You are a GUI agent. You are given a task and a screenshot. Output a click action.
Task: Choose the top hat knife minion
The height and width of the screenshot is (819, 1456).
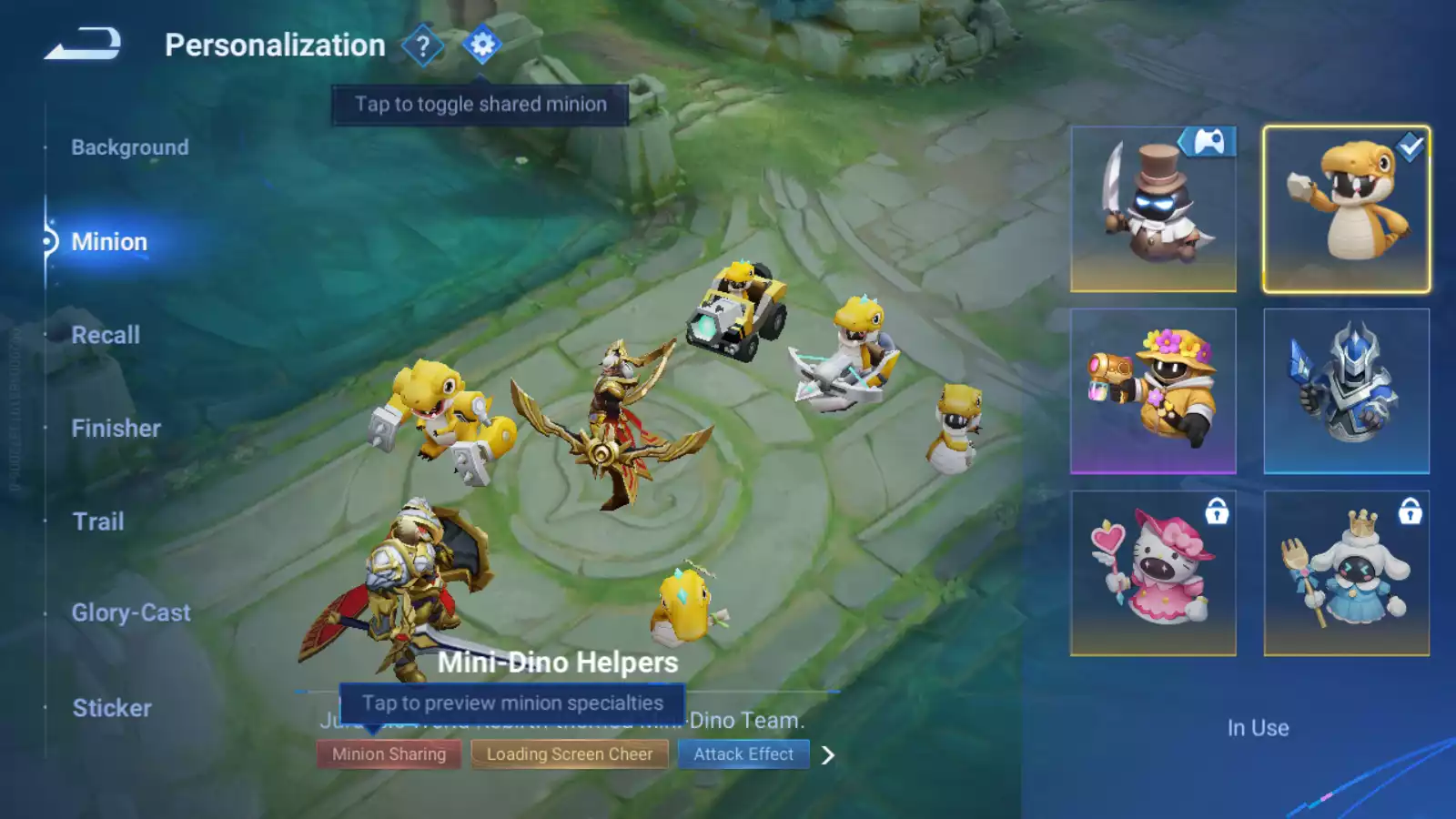(x=1153, y=209)
